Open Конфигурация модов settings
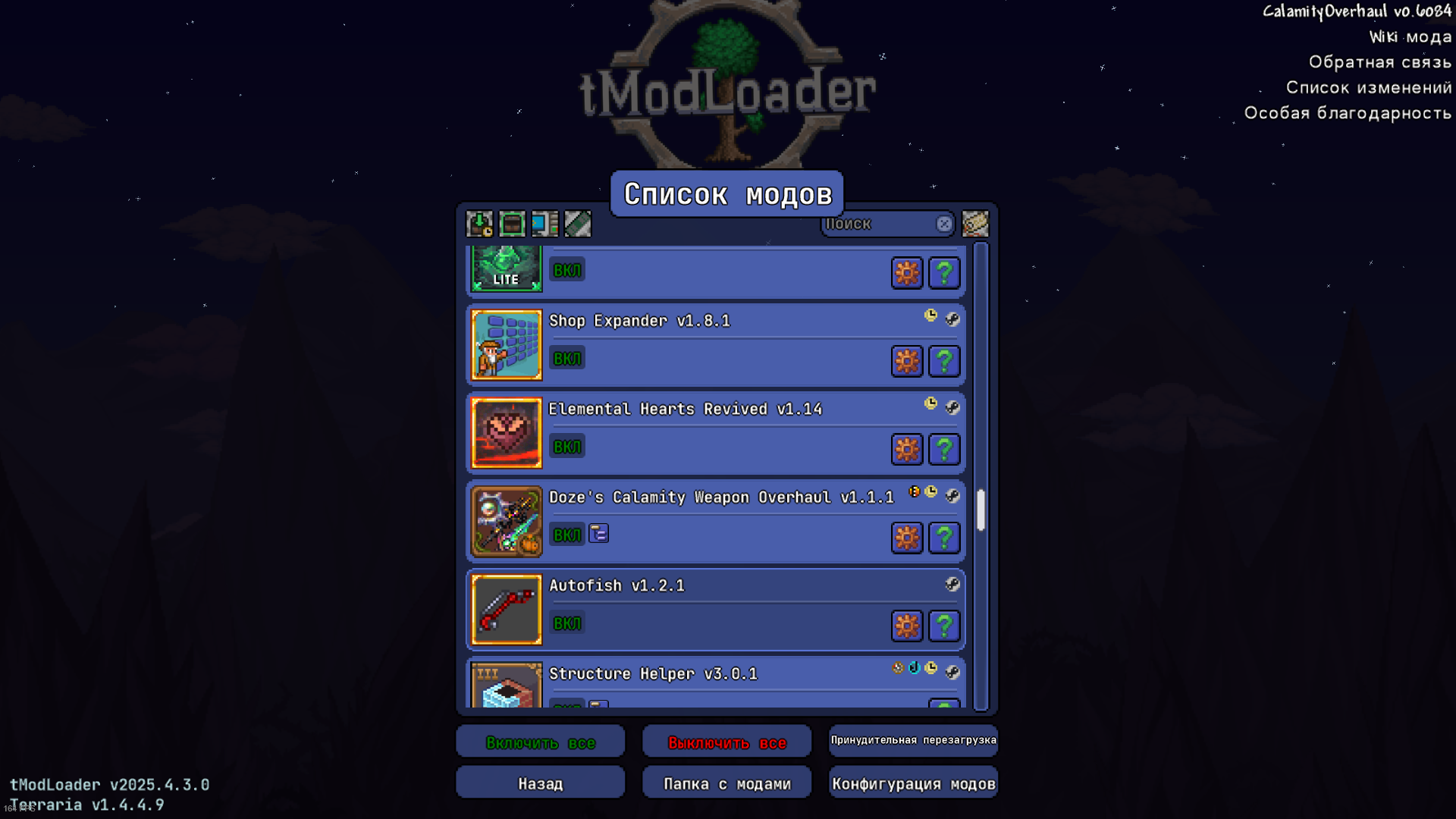Screen dimensions: 1456x819 [x=913, y=783]
